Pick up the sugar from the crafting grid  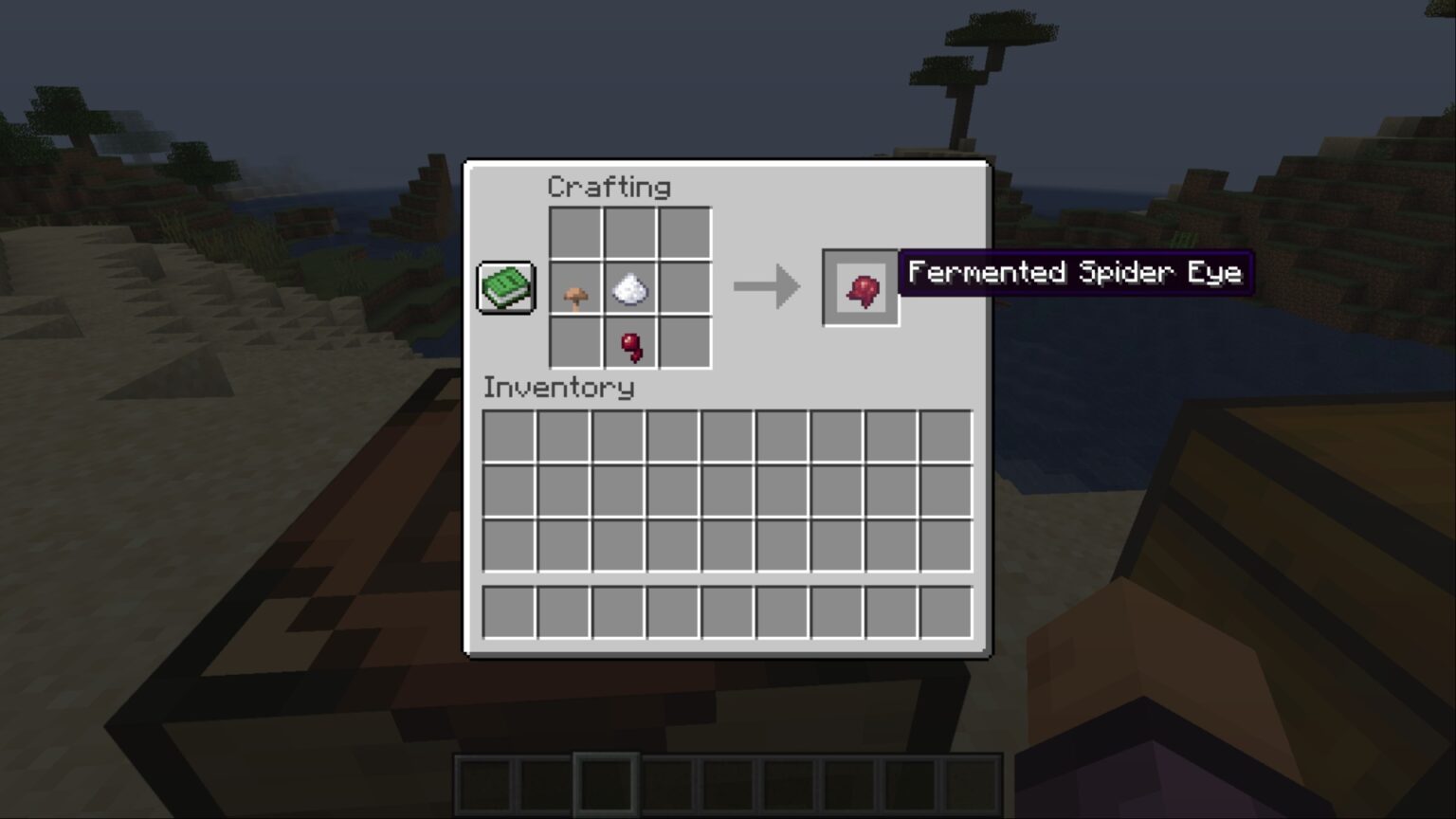630,289
